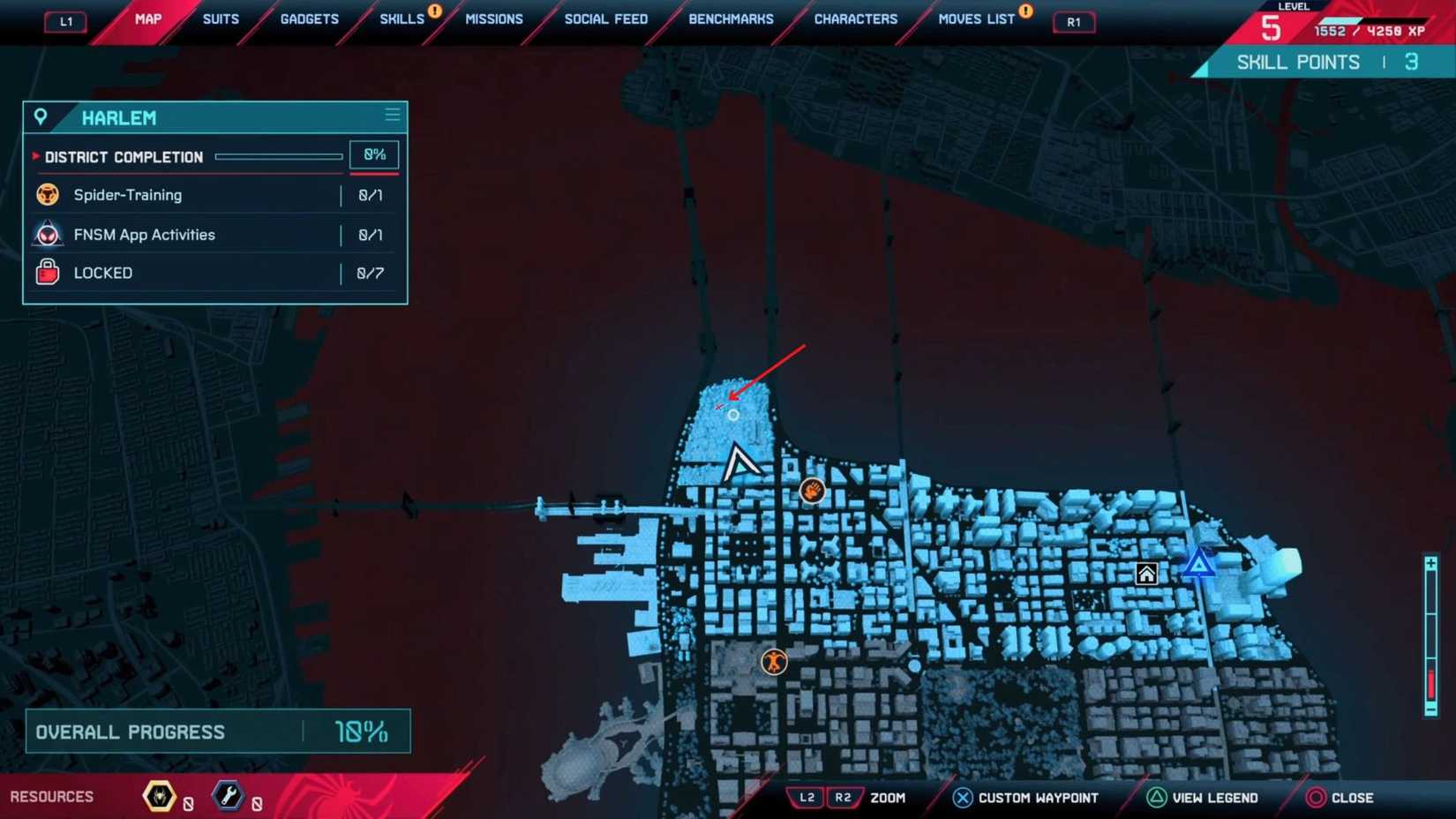This screenshot has width=1456, height=819.
Task: Switch to the SKILLS tab
Action: 402,18
